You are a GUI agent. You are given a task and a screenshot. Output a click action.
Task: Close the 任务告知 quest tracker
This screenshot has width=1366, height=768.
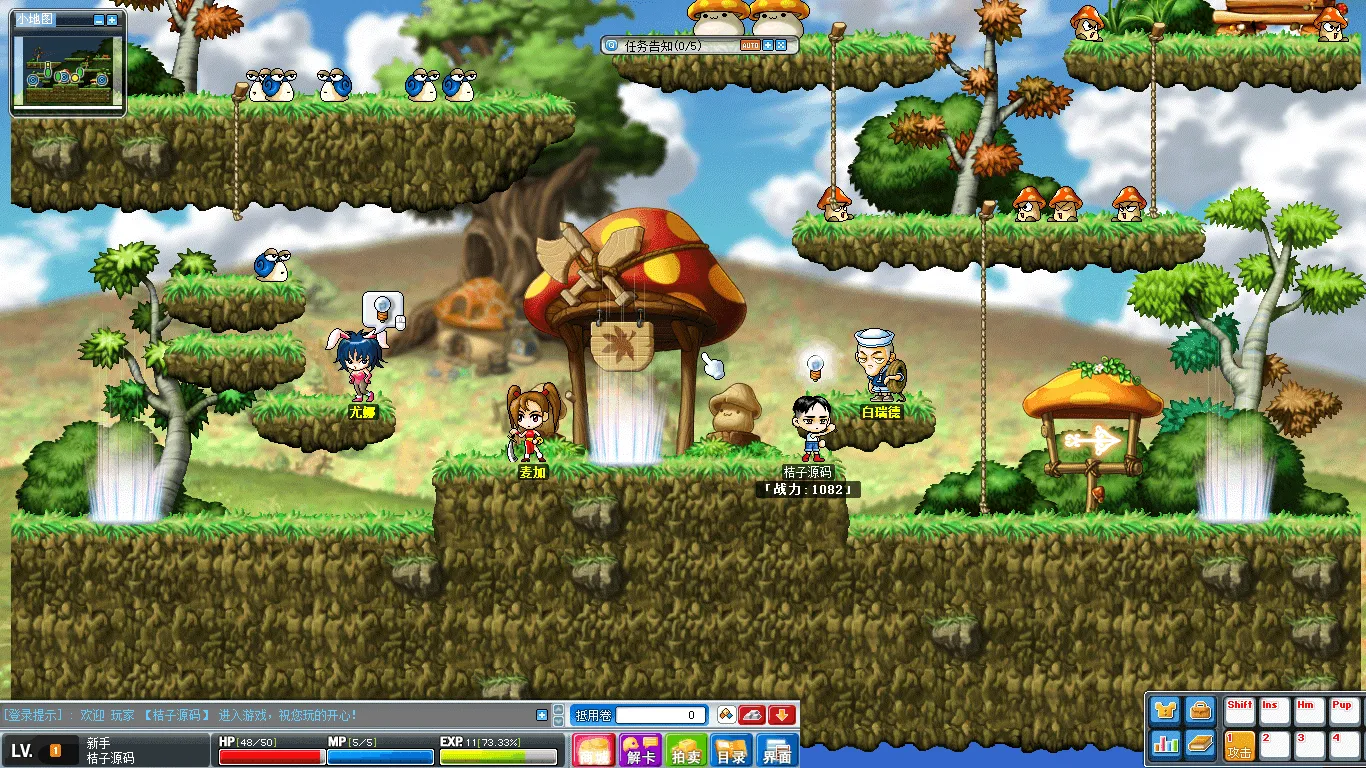(x=781, y=45)
